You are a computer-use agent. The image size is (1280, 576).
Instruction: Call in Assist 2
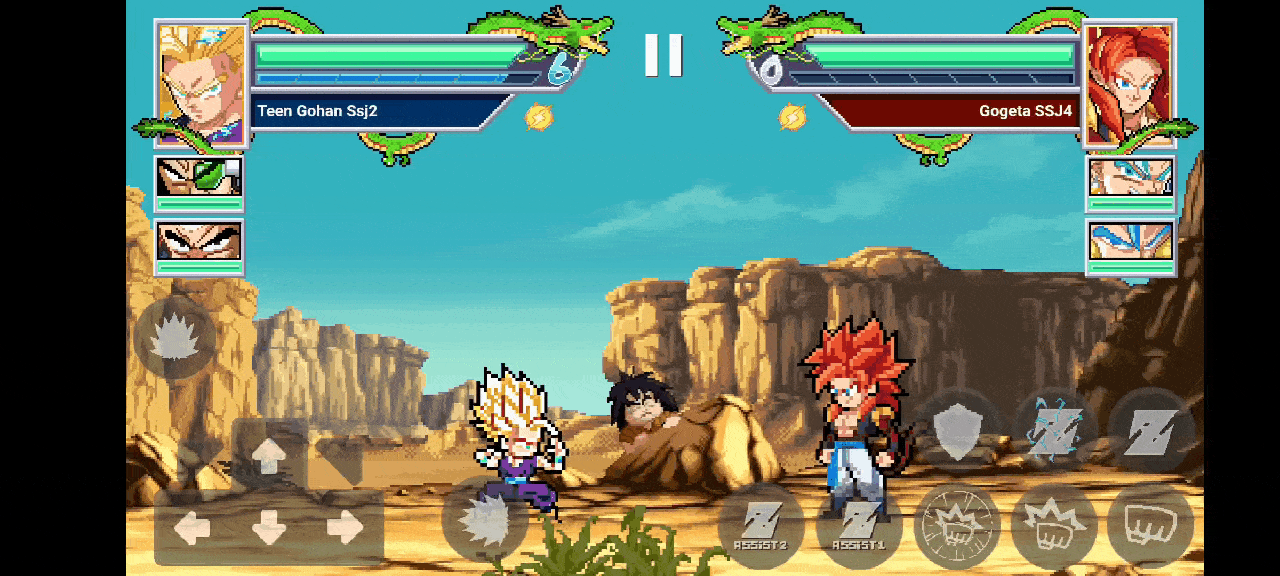(760, 526)
